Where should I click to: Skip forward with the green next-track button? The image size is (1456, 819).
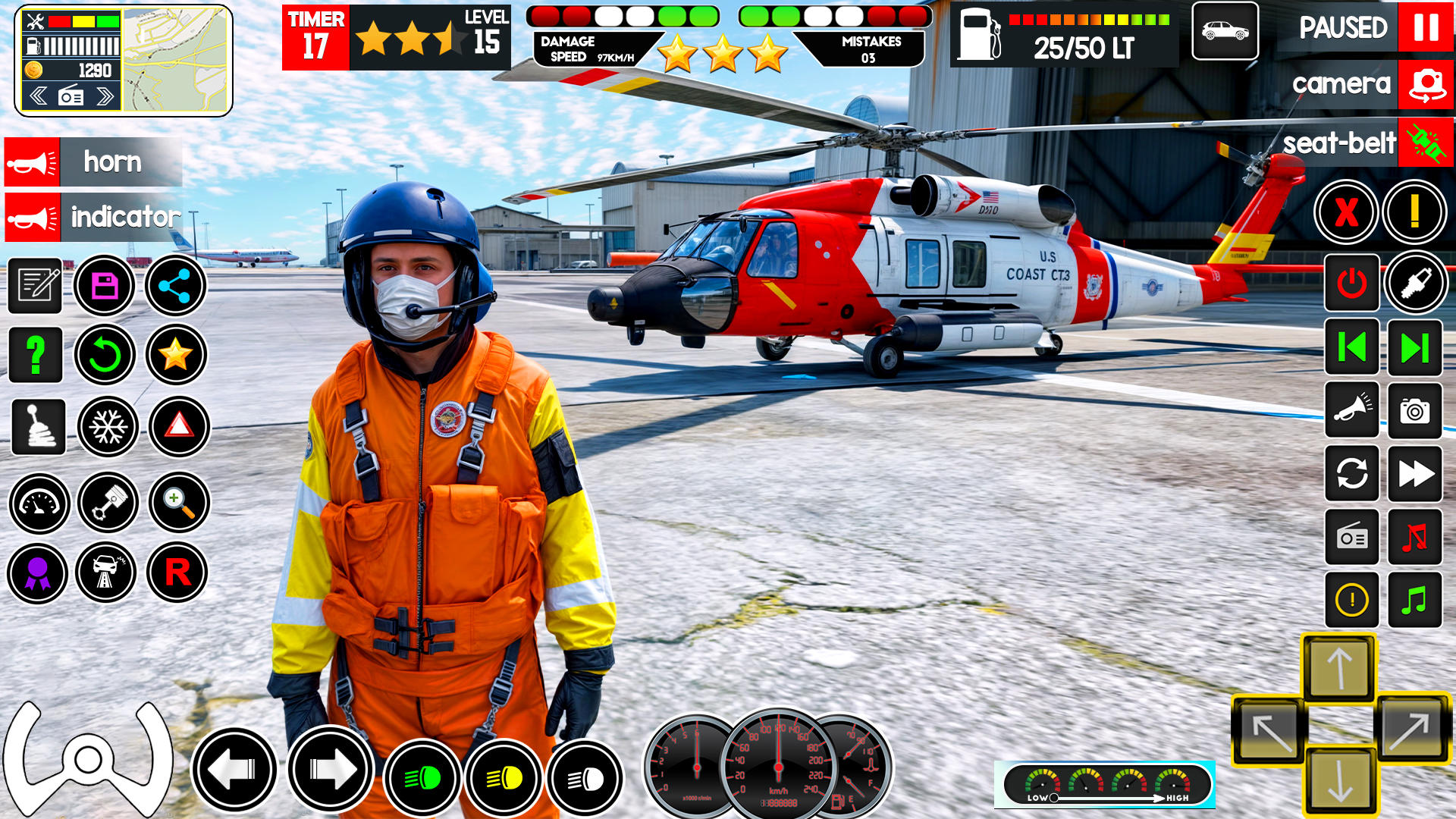(1414, 348)
